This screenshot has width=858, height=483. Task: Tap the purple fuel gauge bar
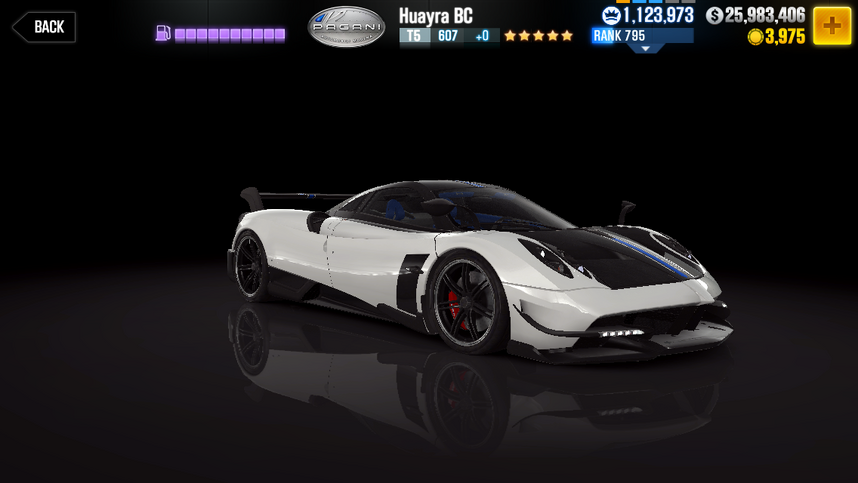(229, 35)
